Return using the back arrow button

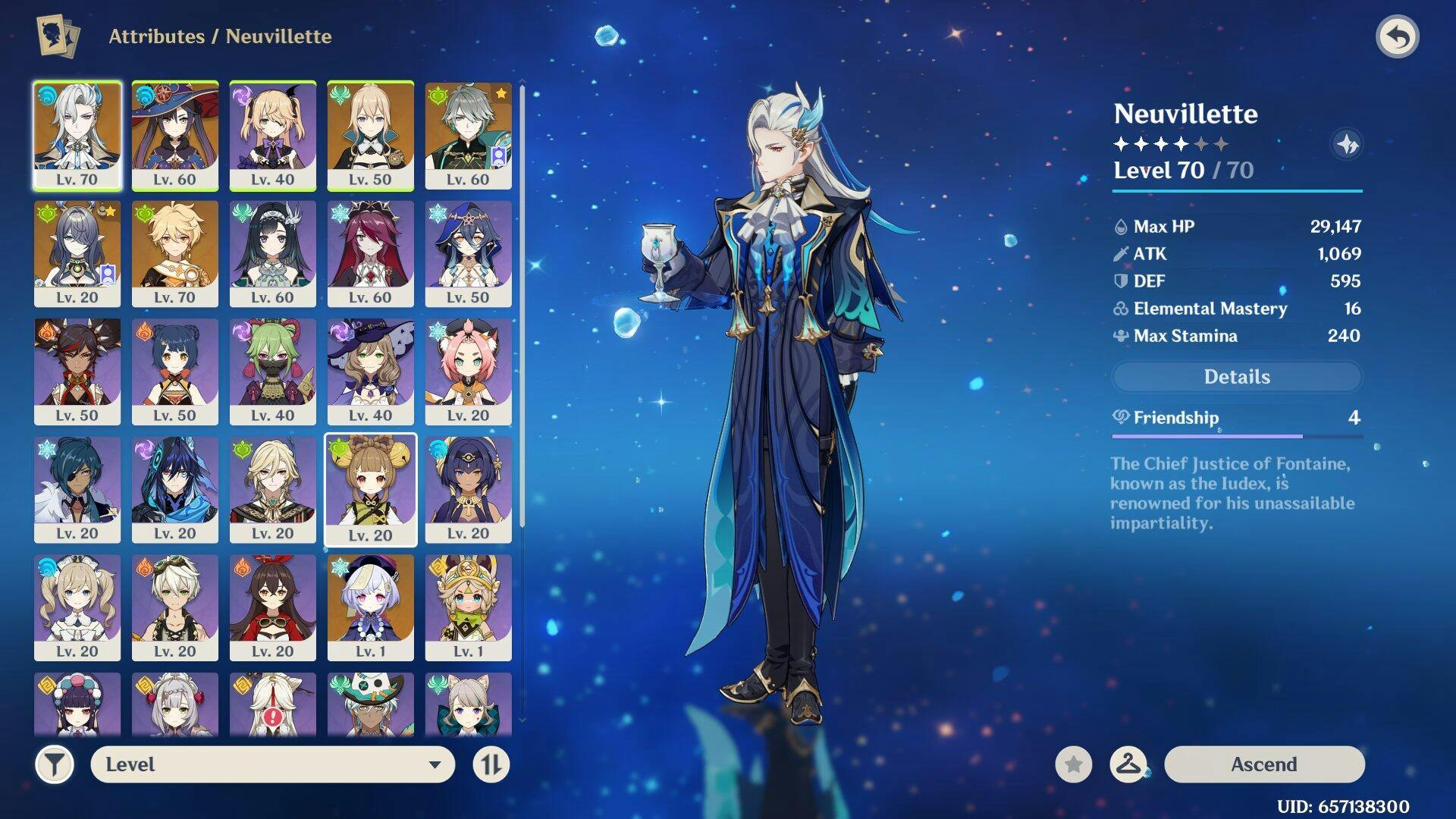(x=1397, y=36)
